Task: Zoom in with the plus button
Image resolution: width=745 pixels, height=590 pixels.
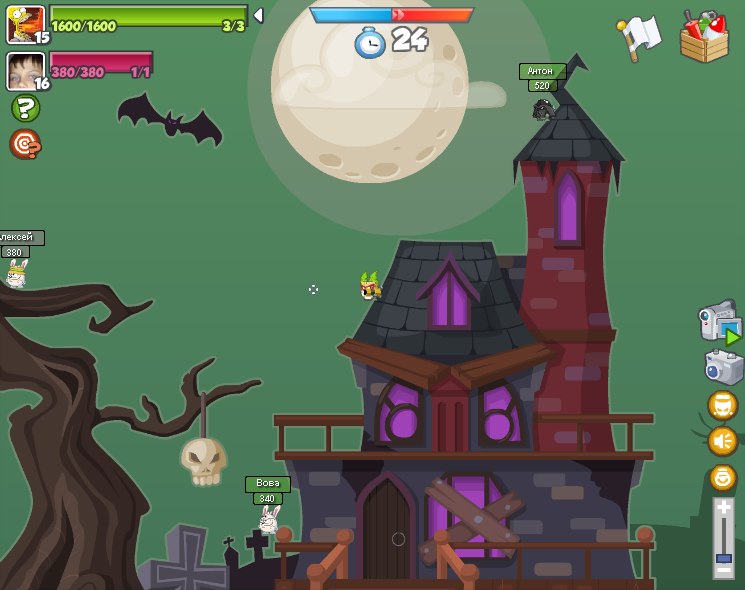Action: click(723, 508)
